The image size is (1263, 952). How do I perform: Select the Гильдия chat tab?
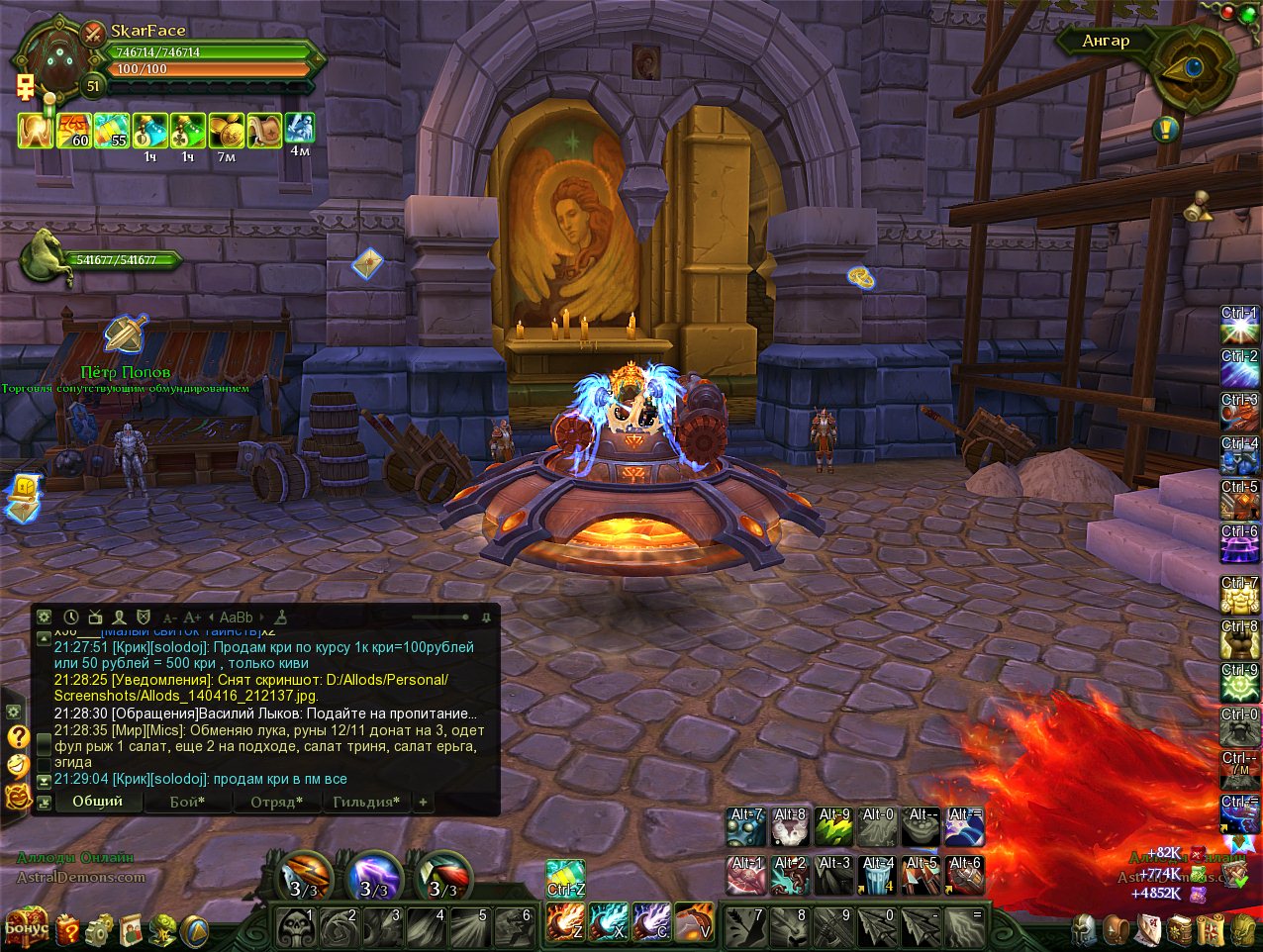pyautogui.click(x=366, y=802)
